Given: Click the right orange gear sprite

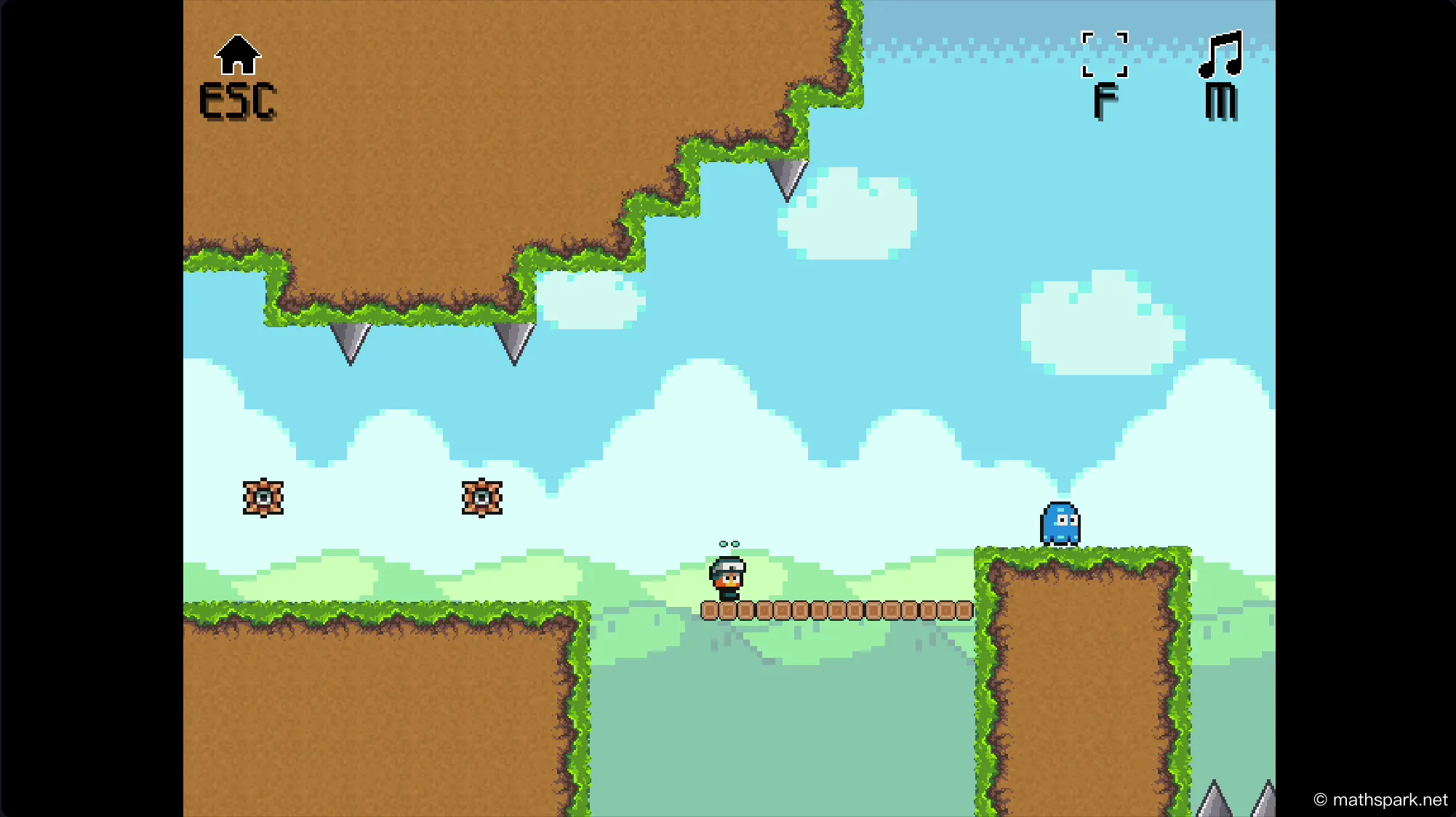Looking at the screenshot, I should (482, 497).
